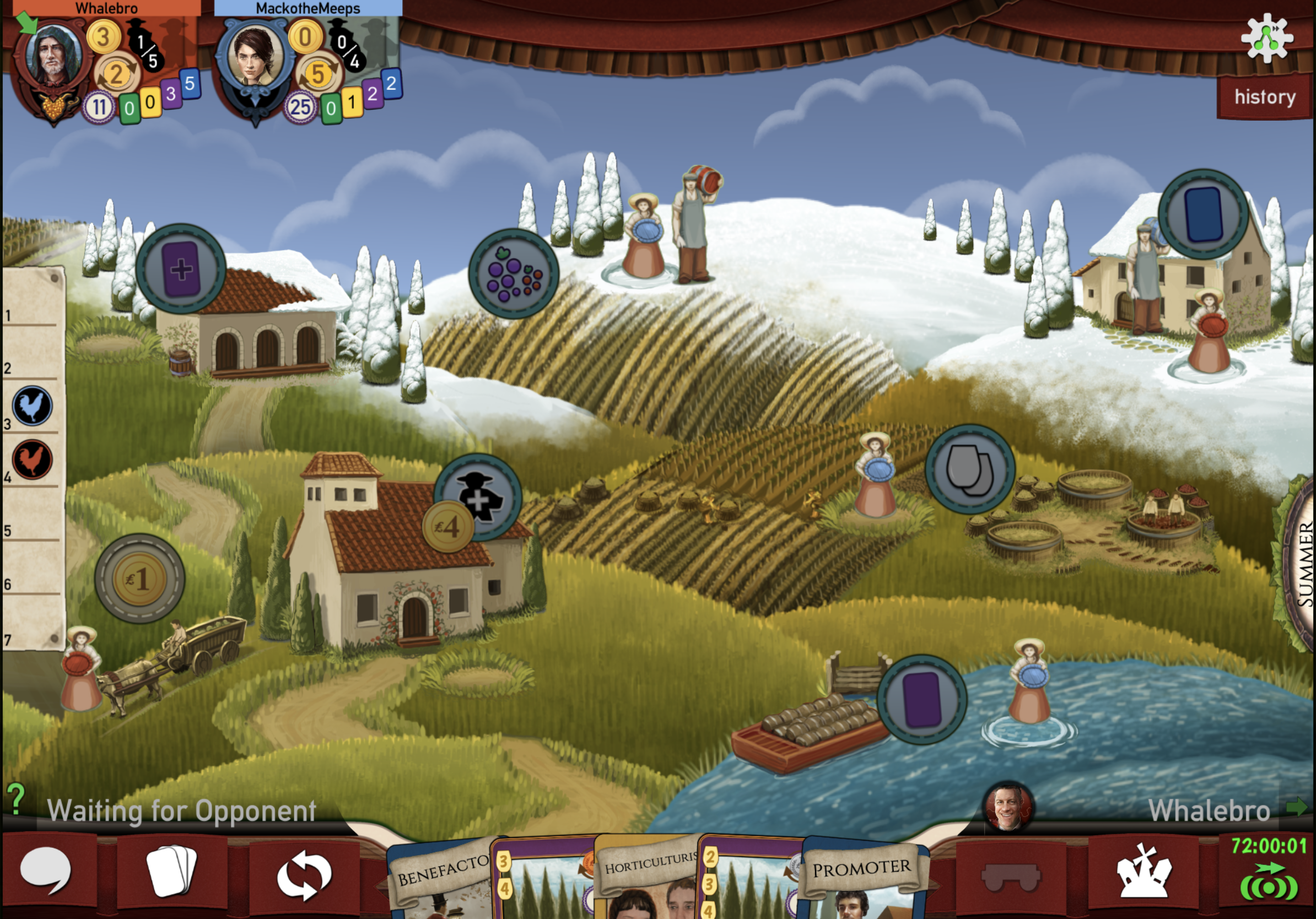The width and height of the screenshot is (1316, 919).
Task: Choose the train worker €4 action
Action: 477,499
